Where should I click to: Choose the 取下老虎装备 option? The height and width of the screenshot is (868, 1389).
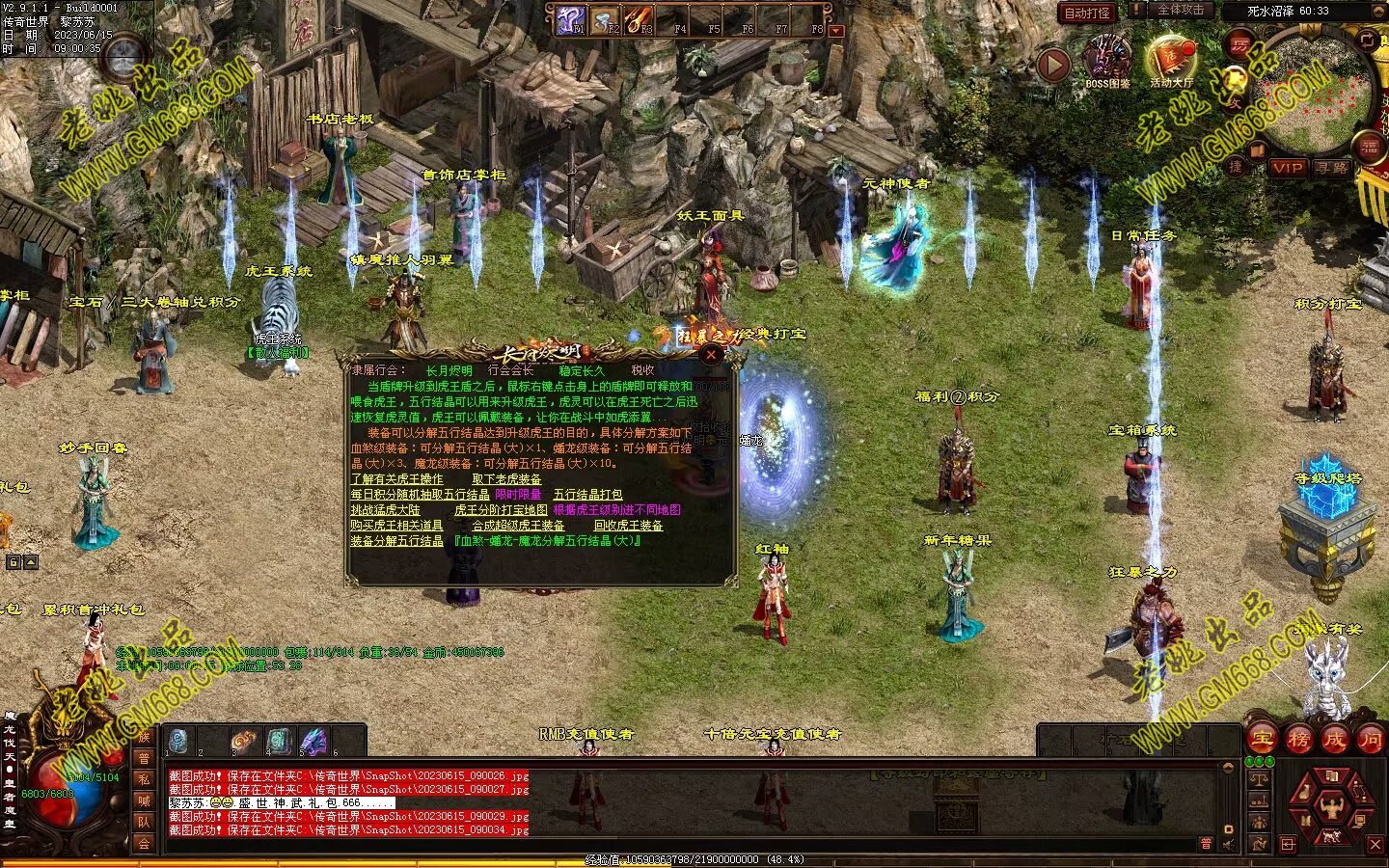coord(506,479)
